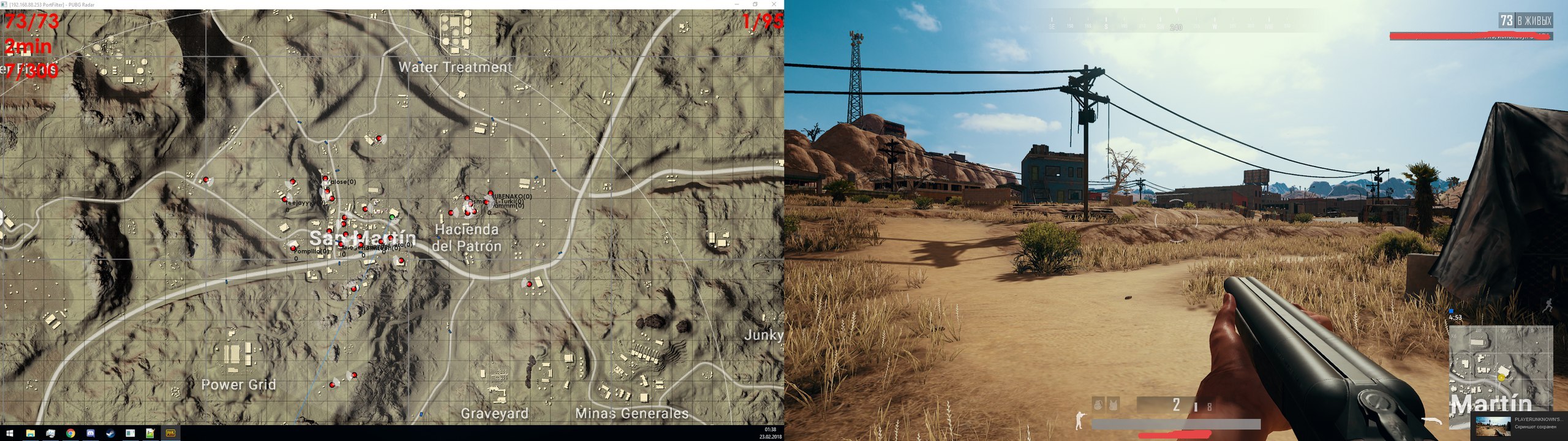
Task: Click the saved screenshot notification thumbnail
Action: pos(1493,427)
